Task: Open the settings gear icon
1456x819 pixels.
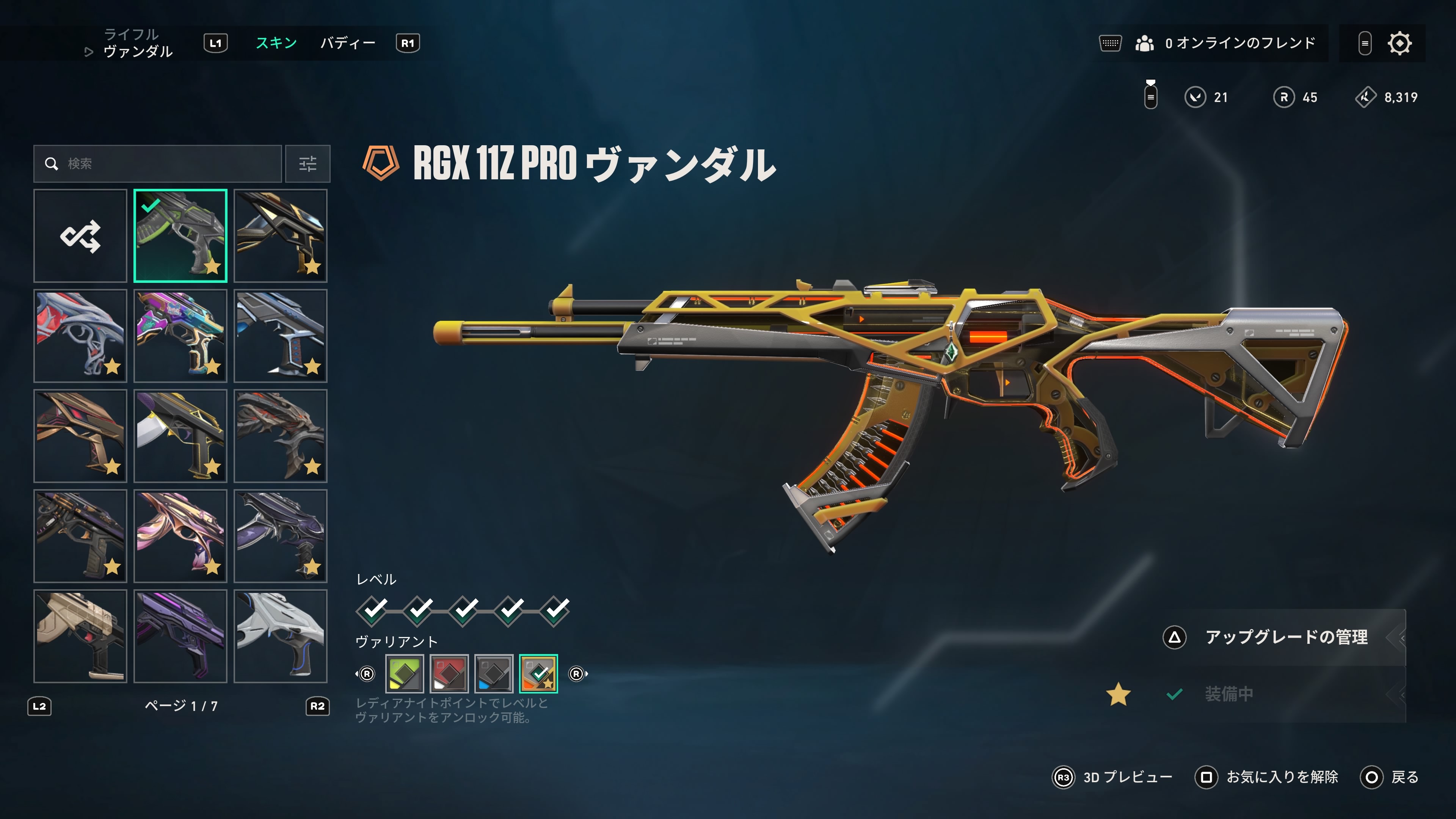Action: 1400,43
